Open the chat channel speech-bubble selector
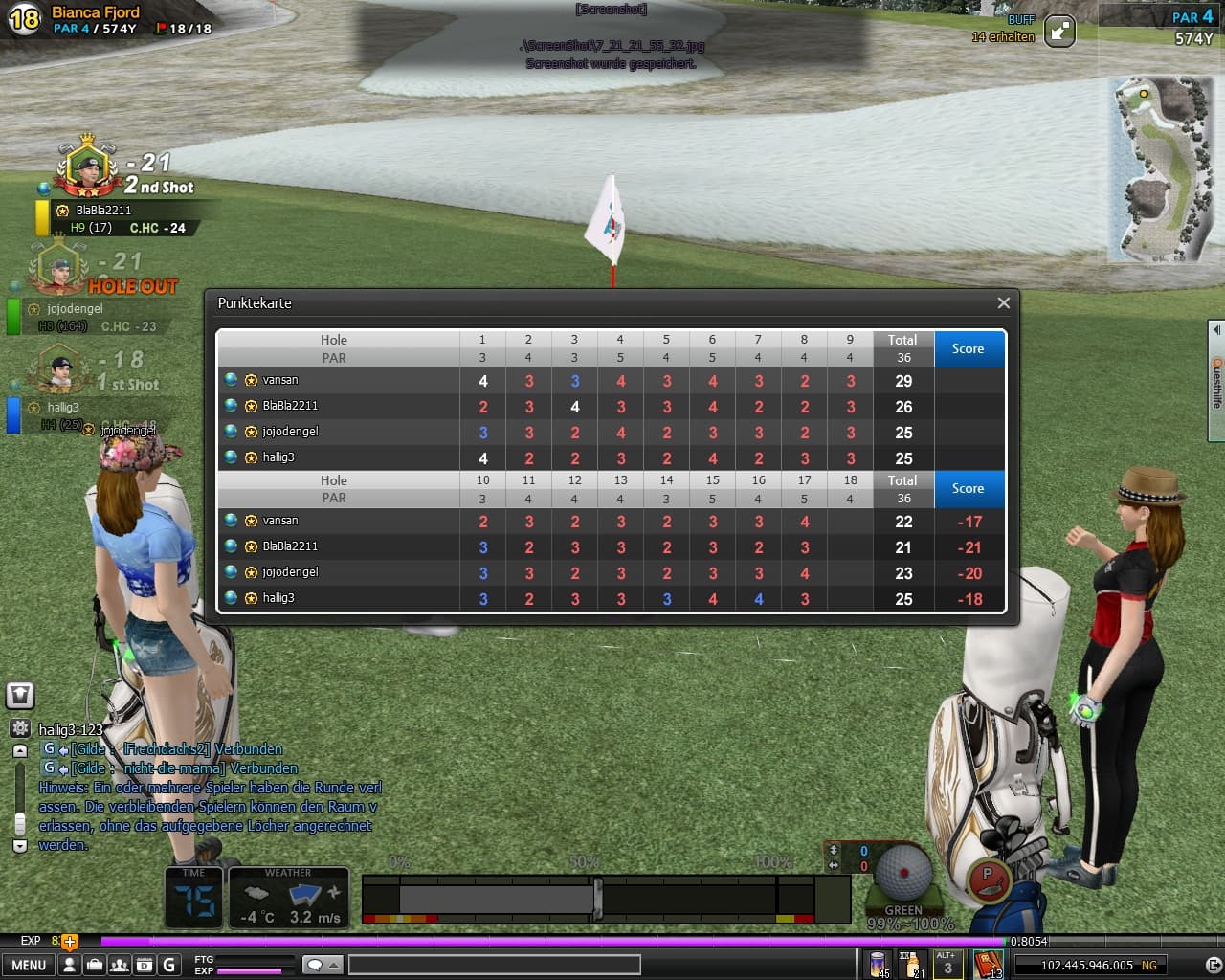Screen dimensions: 1225x980 tap(322, 965)
